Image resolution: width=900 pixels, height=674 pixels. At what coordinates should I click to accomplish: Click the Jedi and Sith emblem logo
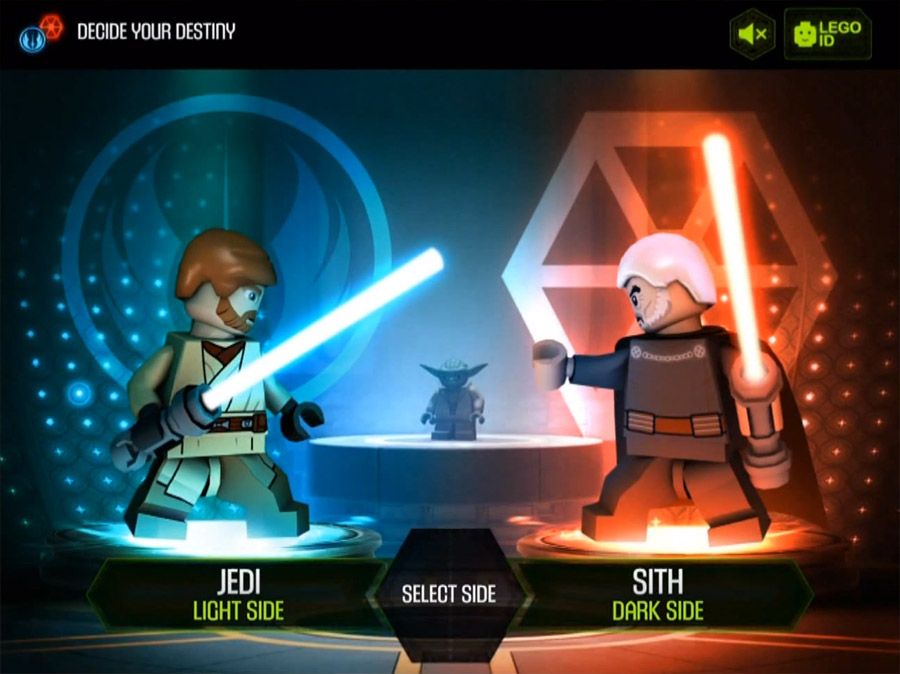[41, 33]
